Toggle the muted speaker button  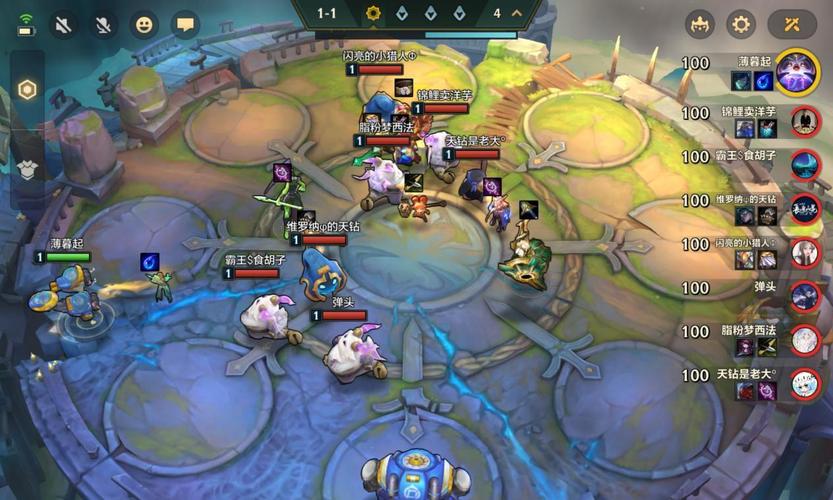[64, 25]
